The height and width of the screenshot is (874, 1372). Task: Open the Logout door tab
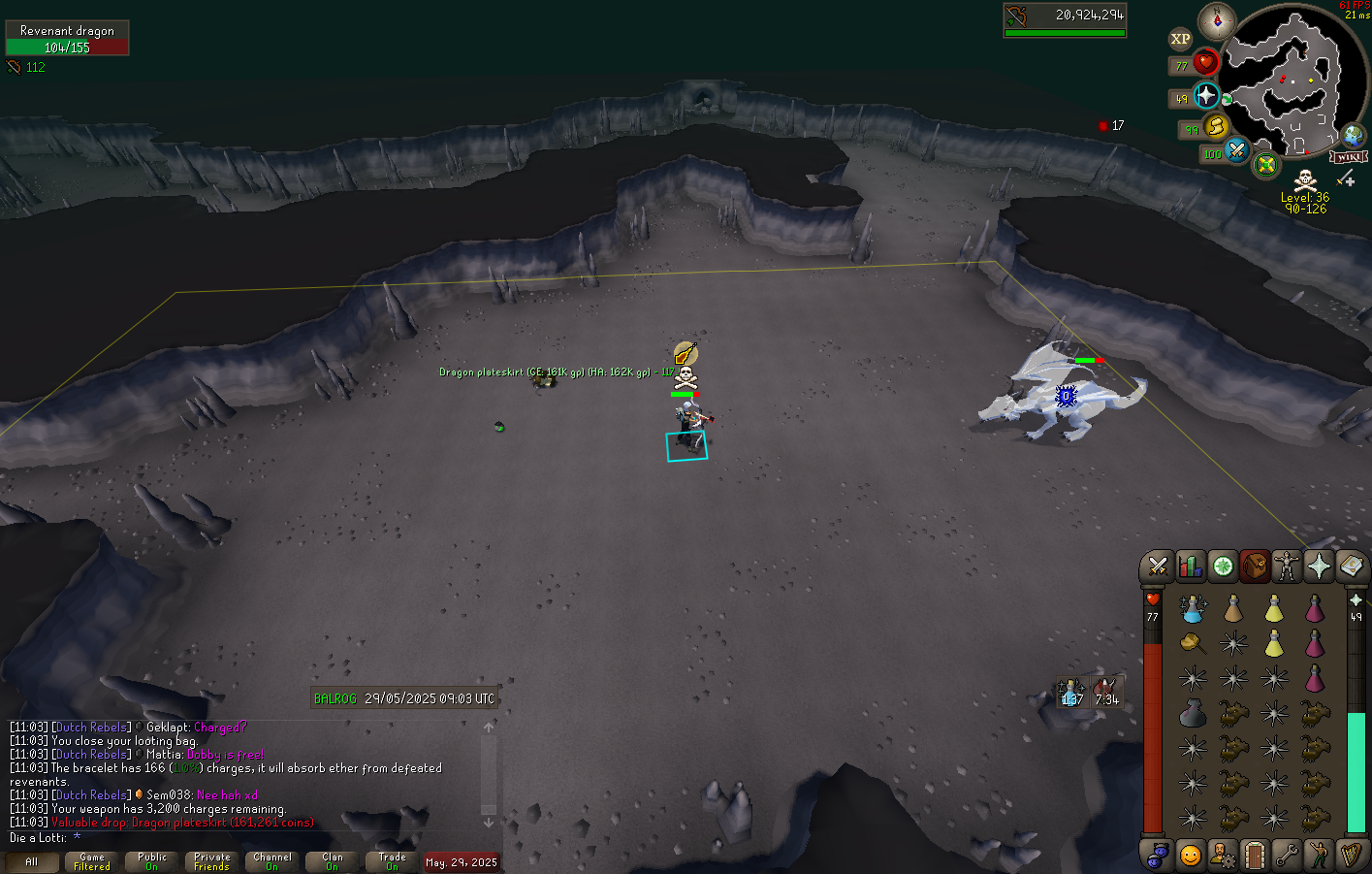pos(1254,855)
